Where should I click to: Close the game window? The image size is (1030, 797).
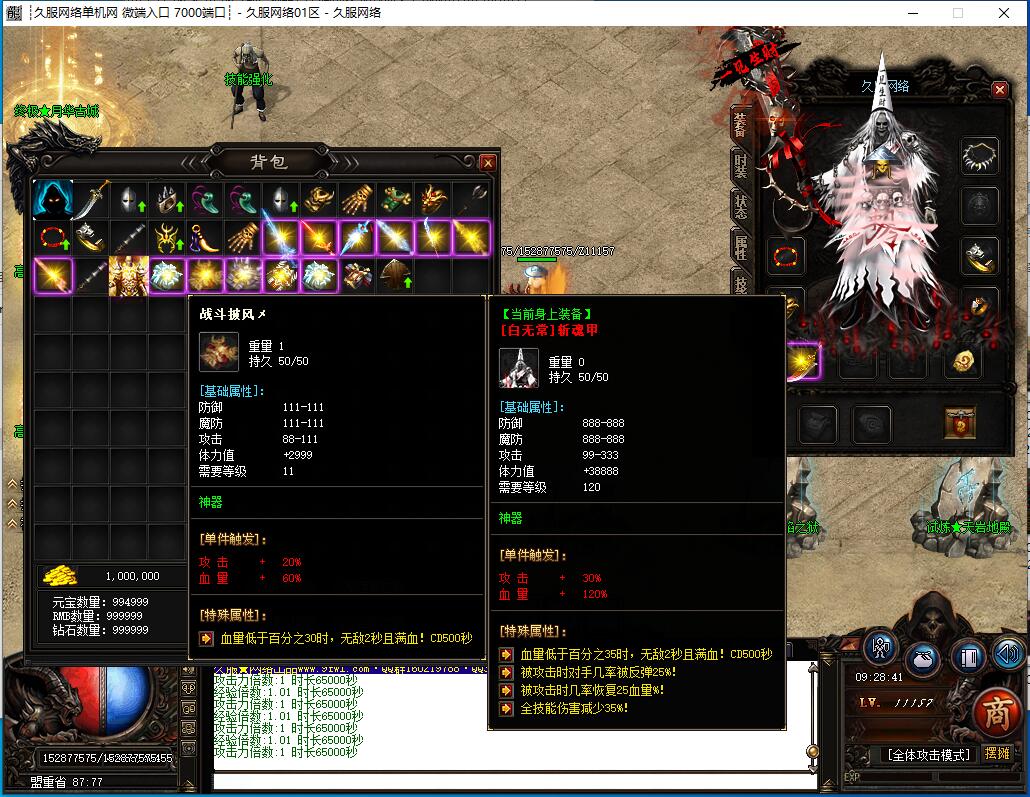(x=1004, y=13)
